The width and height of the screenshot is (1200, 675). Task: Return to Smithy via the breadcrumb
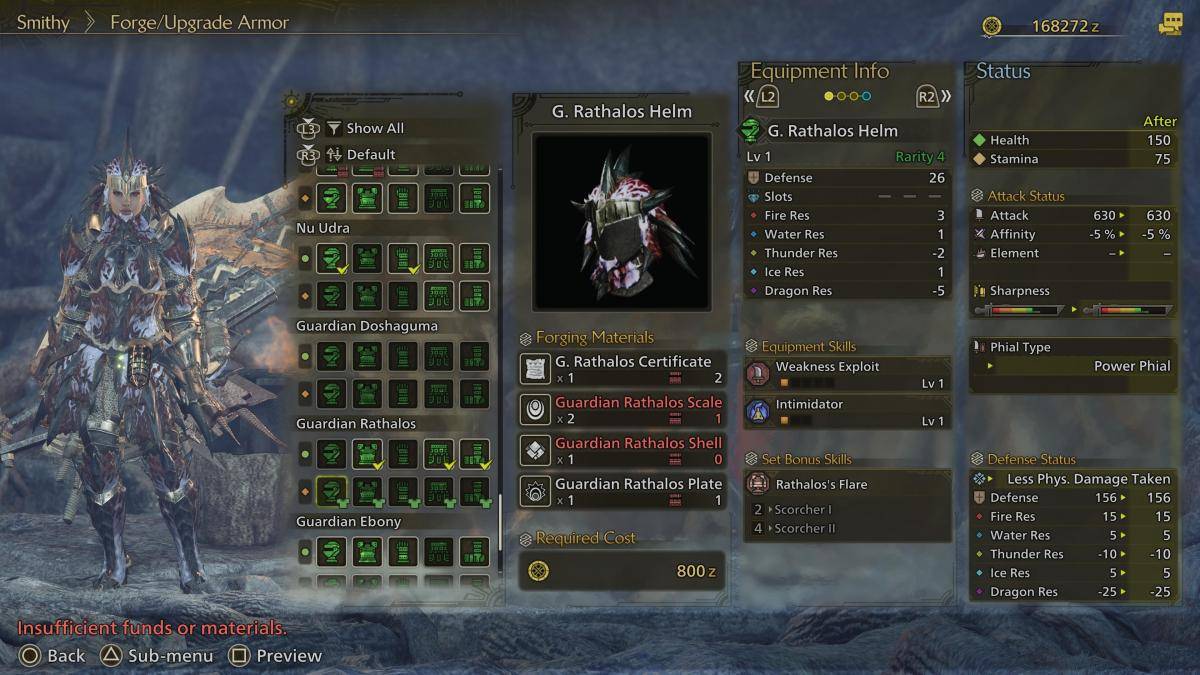[43, 22]
